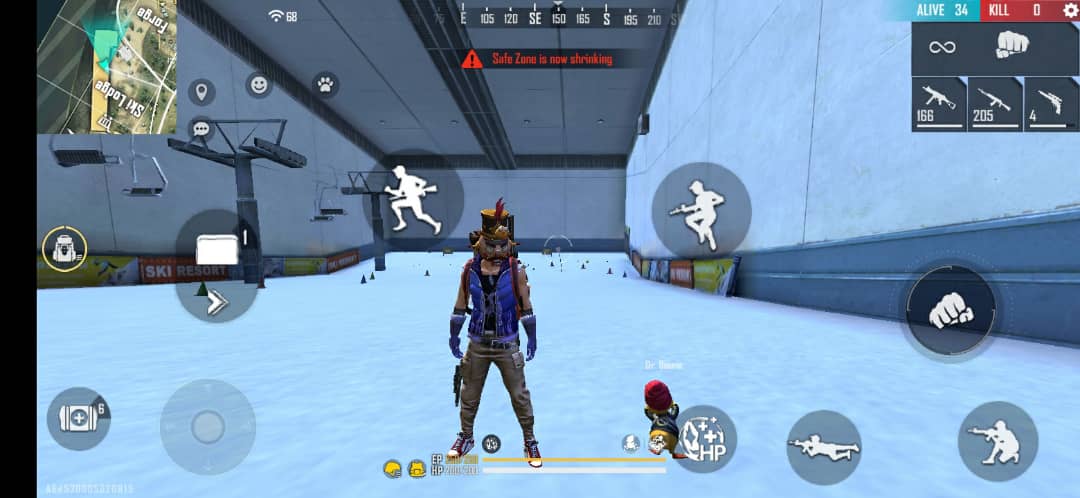Tap the jump button

coord(701,209)
